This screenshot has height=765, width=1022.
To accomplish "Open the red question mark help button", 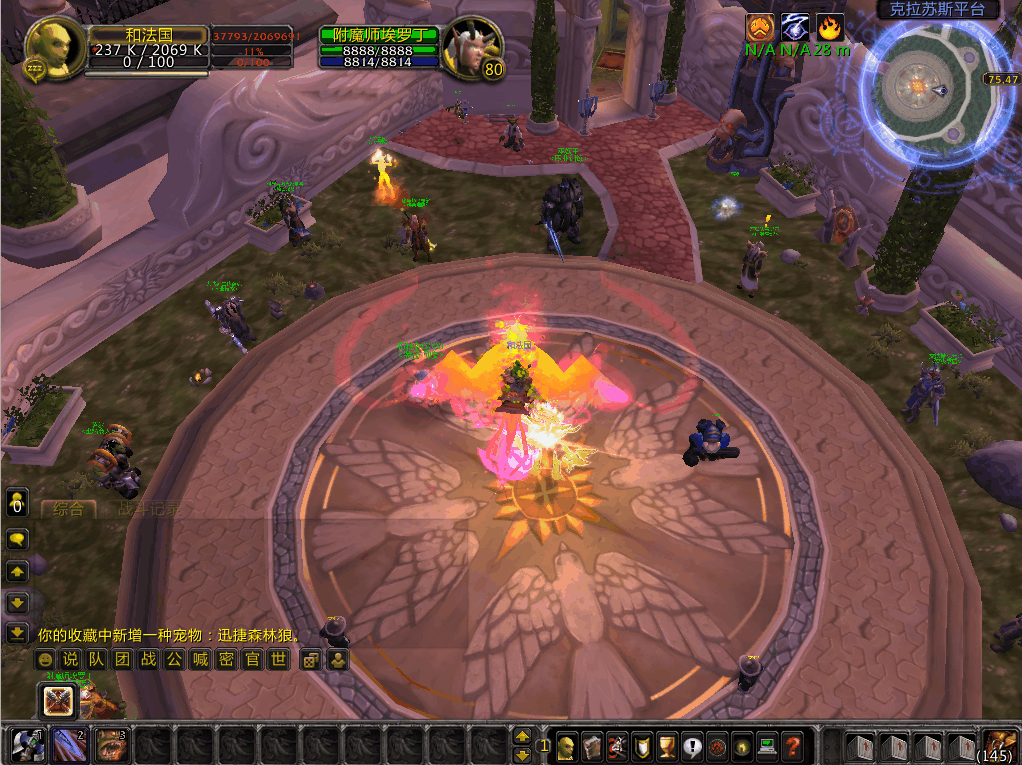I will [791, 745].
